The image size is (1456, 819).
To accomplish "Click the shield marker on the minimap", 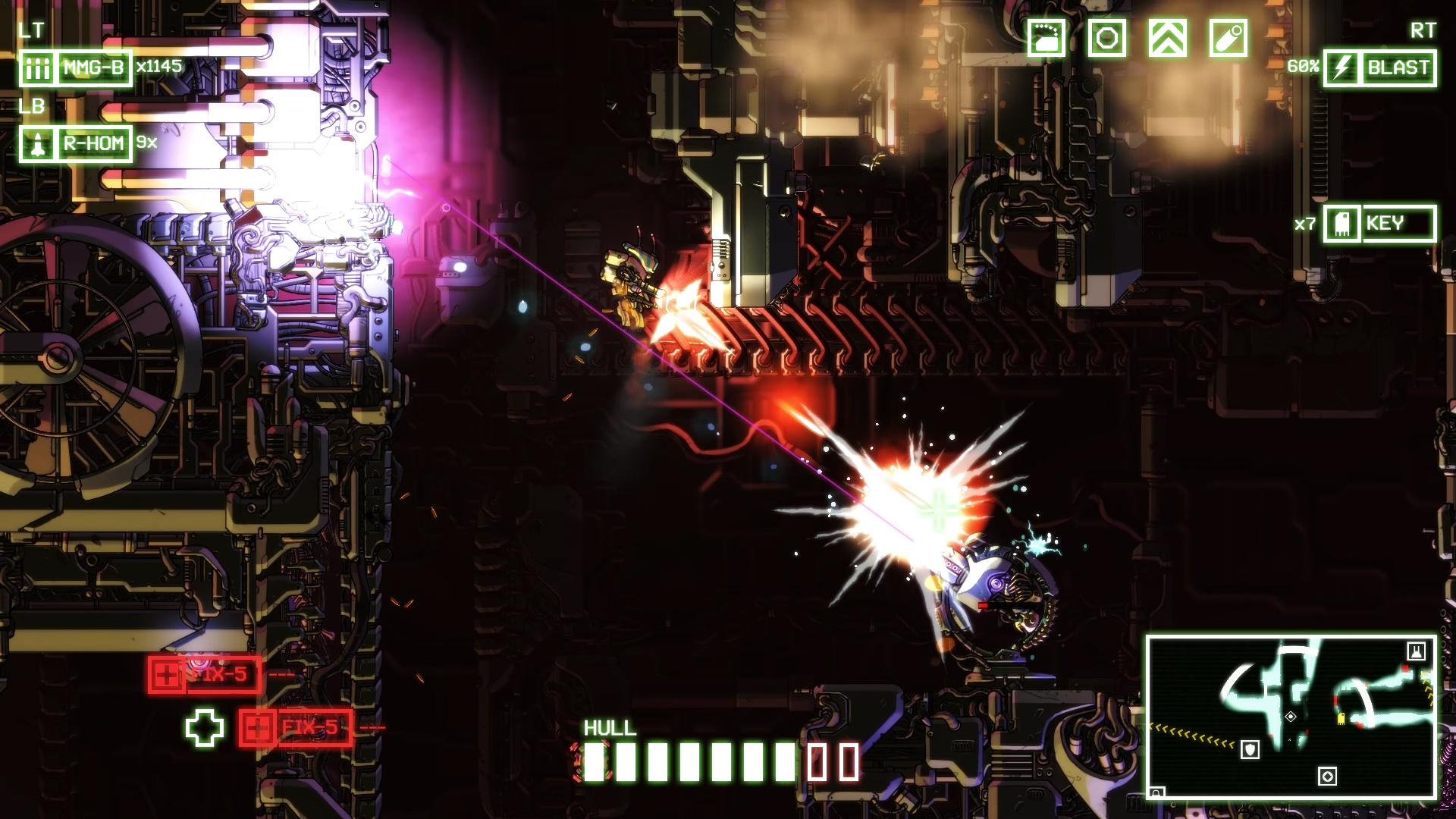I will [1250, 750].
